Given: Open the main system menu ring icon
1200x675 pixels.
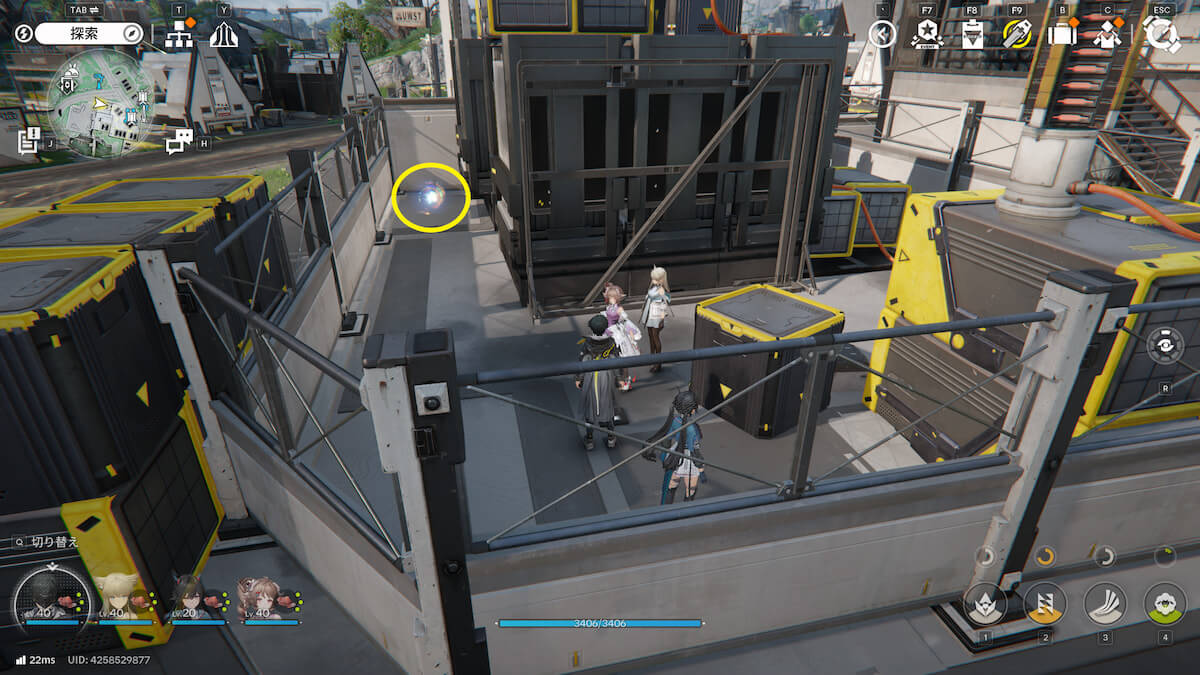Looking at the screenshot, I should 1162,35.
